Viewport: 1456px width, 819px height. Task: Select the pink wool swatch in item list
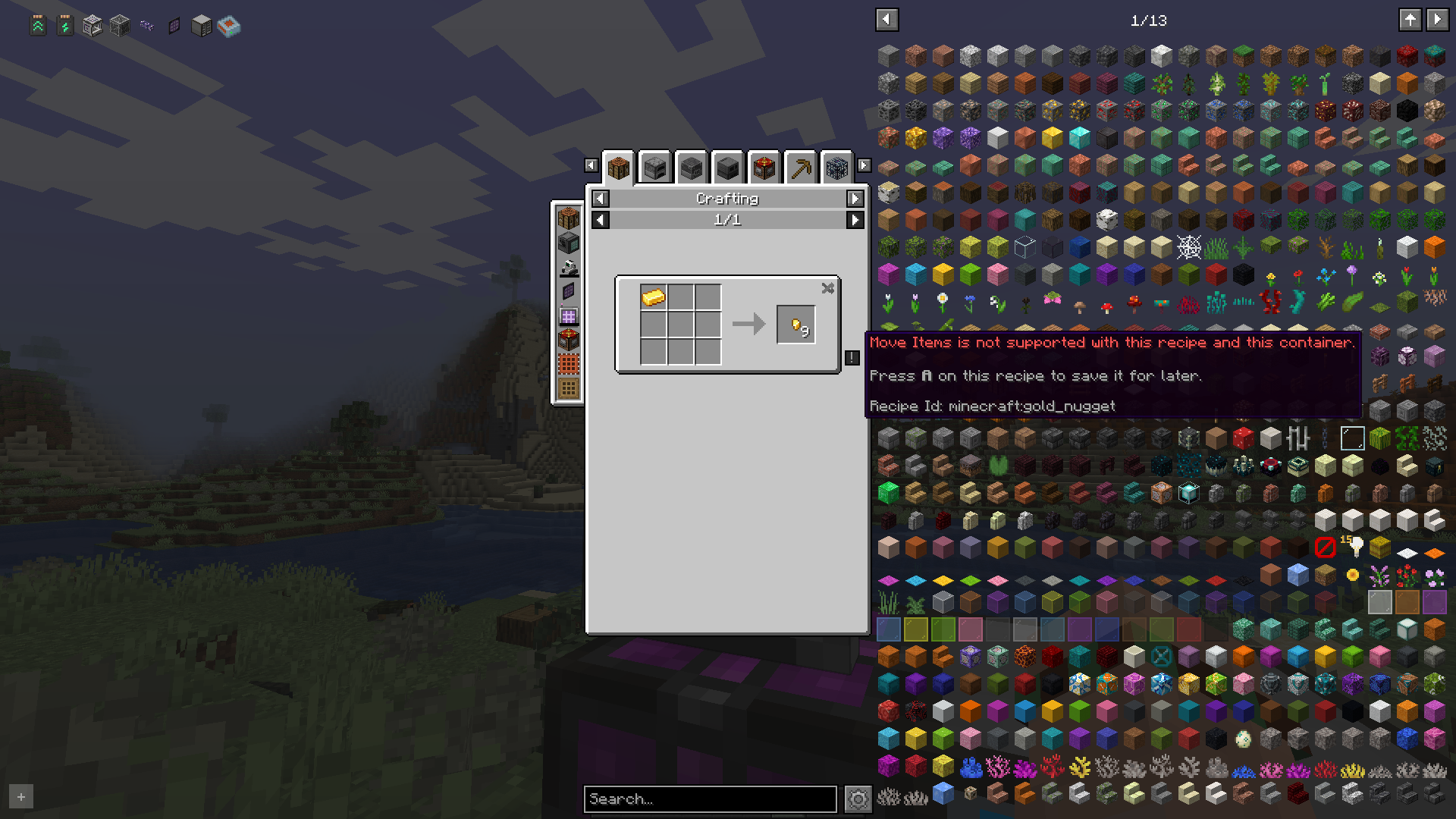[x=996, y=275]
